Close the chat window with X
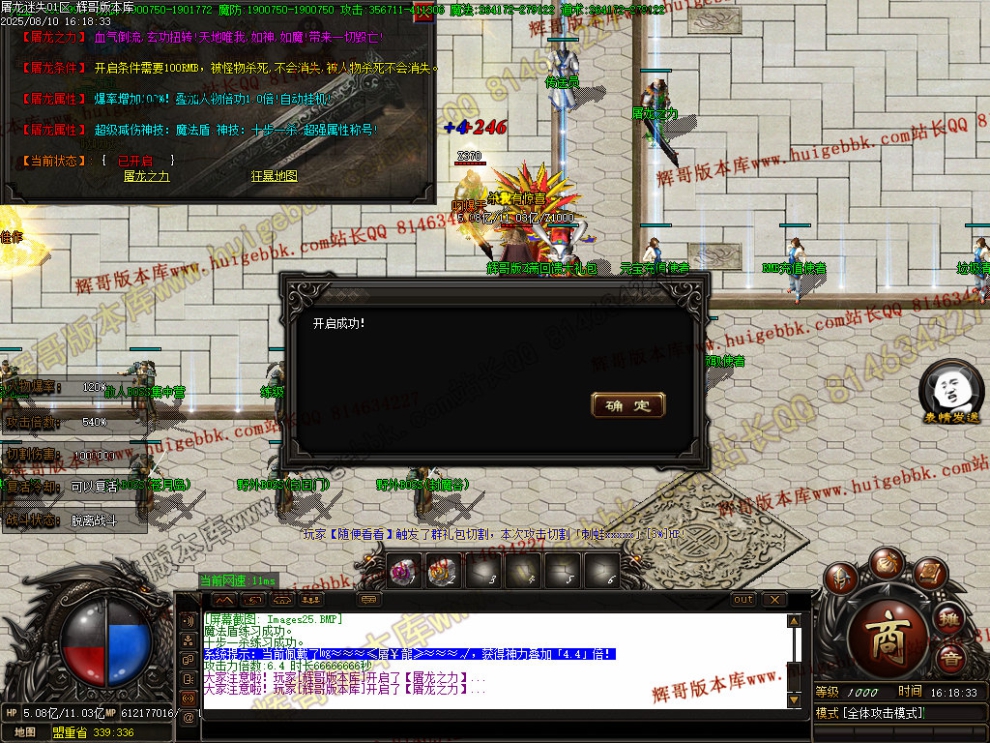This screenshot has width=990, height=743. tap(773, 599)
